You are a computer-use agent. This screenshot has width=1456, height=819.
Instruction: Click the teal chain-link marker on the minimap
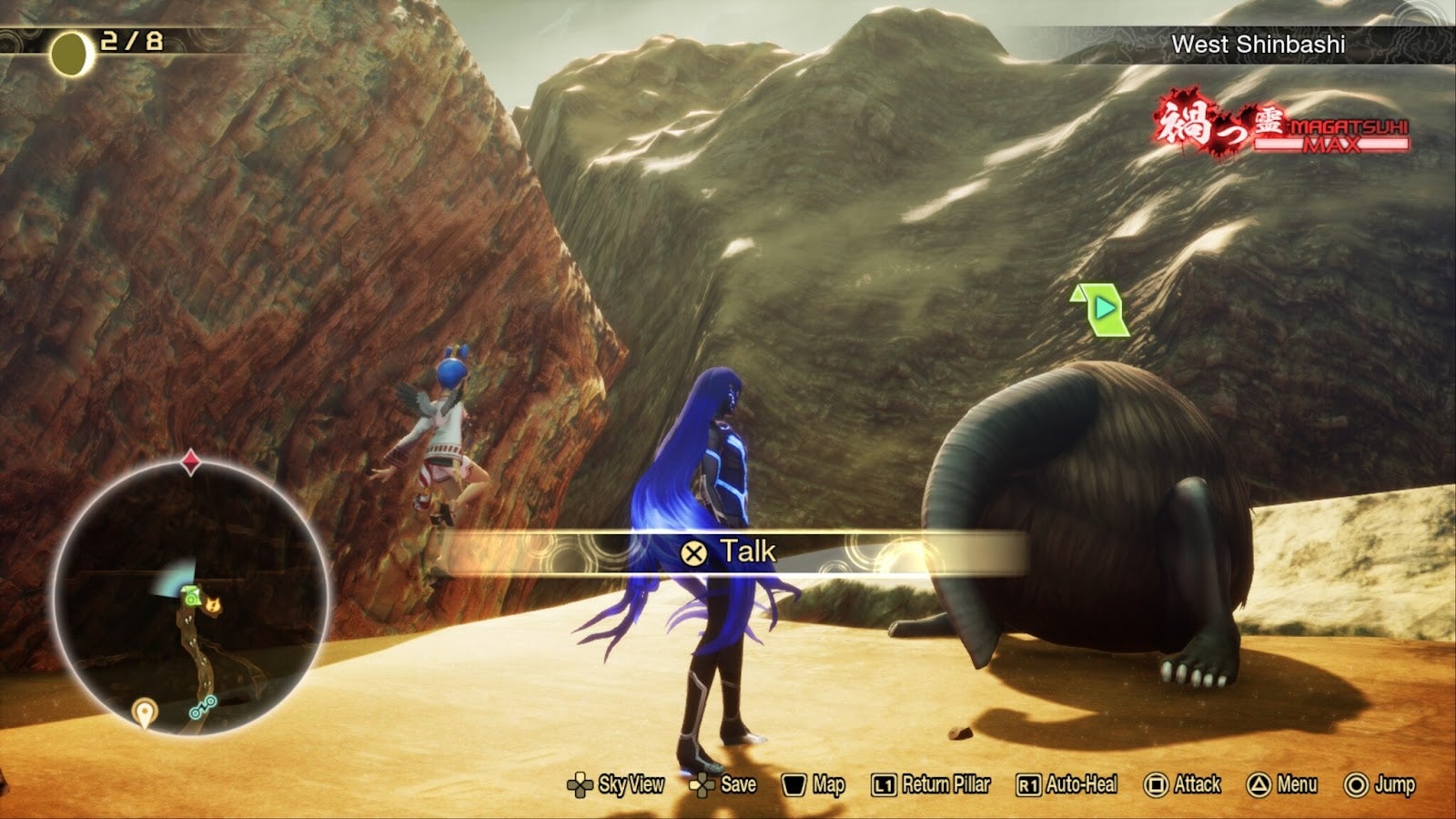coord(202,707)
